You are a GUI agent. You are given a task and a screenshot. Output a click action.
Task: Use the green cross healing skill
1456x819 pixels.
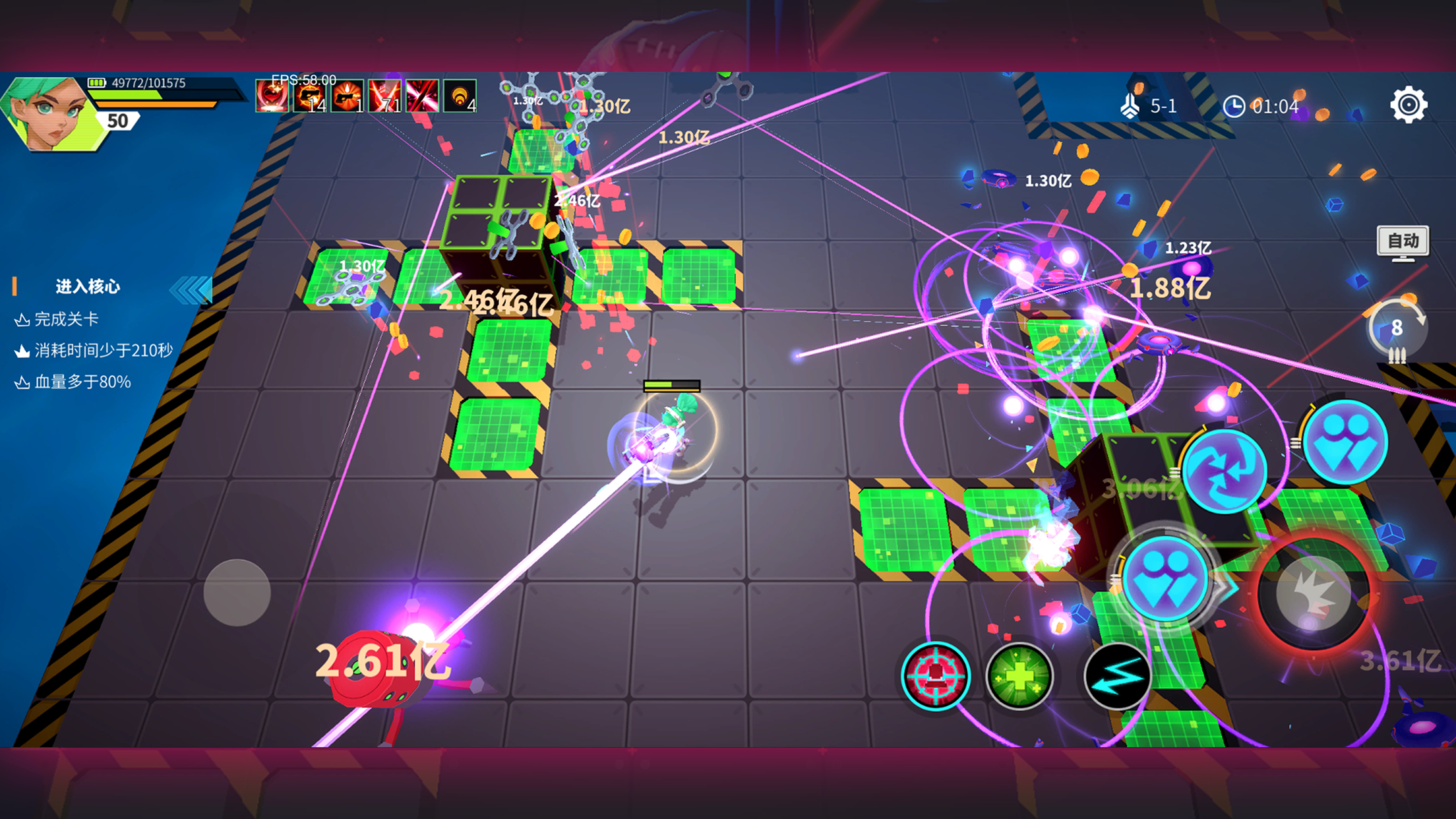click(1019, 676)
